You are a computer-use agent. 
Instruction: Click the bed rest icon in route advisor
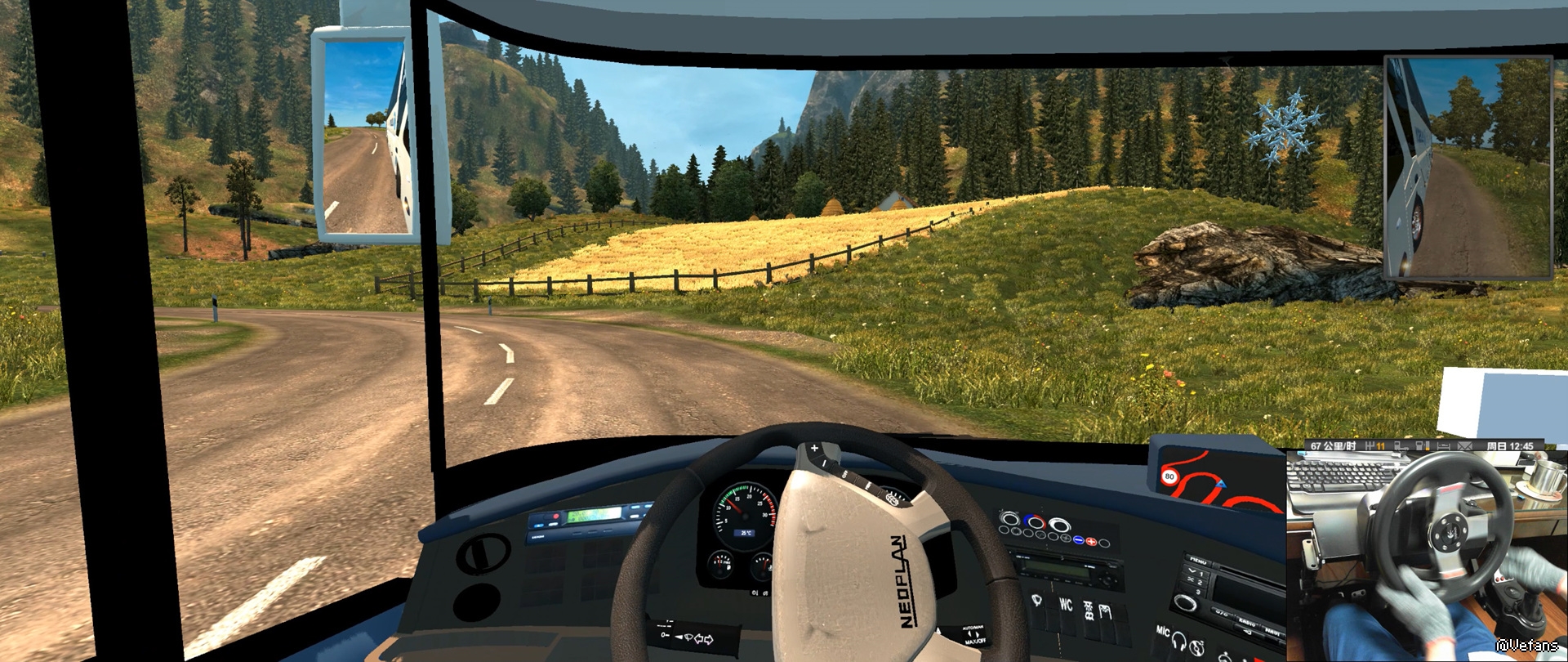(1443, 446)
